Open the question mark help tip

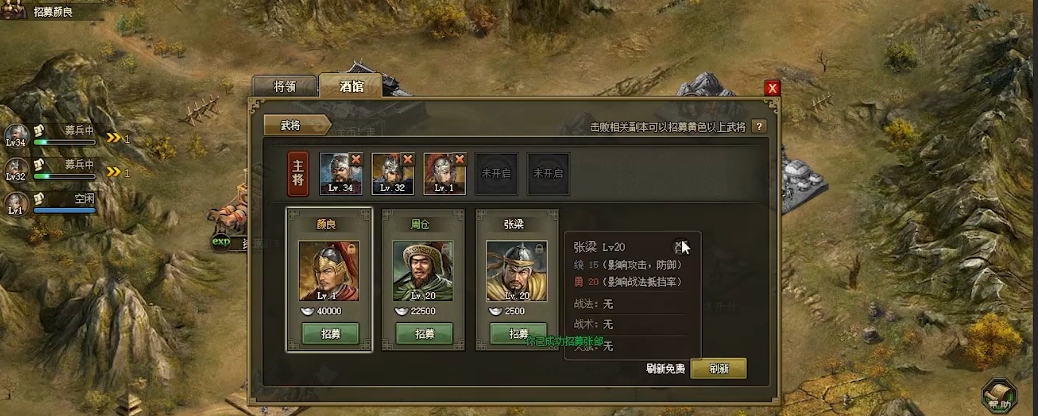coord(759,126)
